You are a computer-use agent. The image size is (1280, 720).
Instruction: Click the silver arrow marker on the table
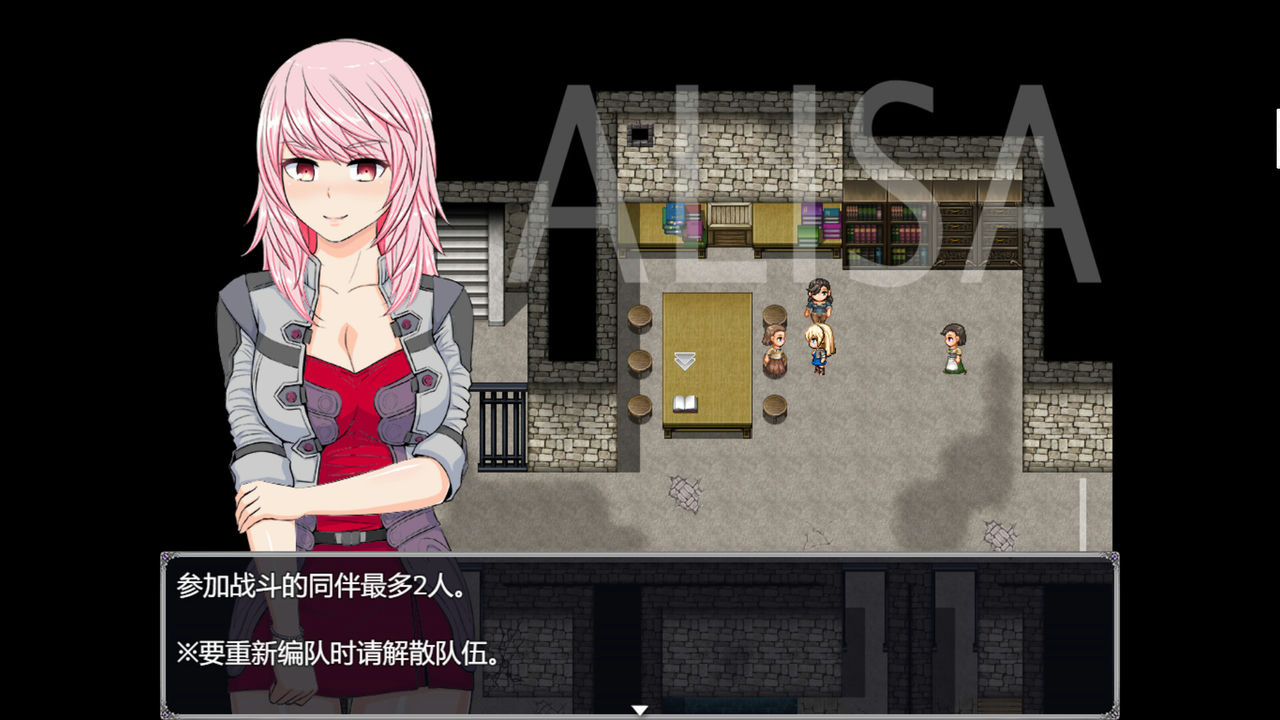coord(685,358)
